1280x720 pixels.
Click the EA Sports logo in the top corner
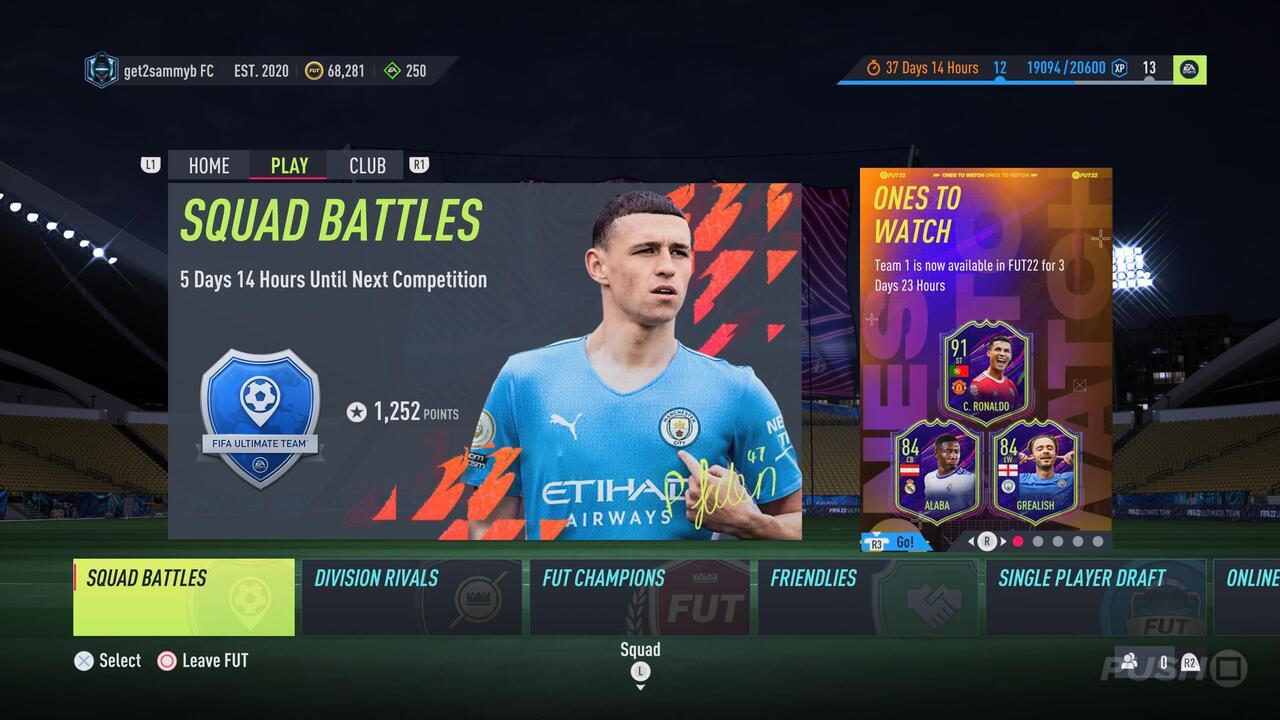coord(1189,70)
